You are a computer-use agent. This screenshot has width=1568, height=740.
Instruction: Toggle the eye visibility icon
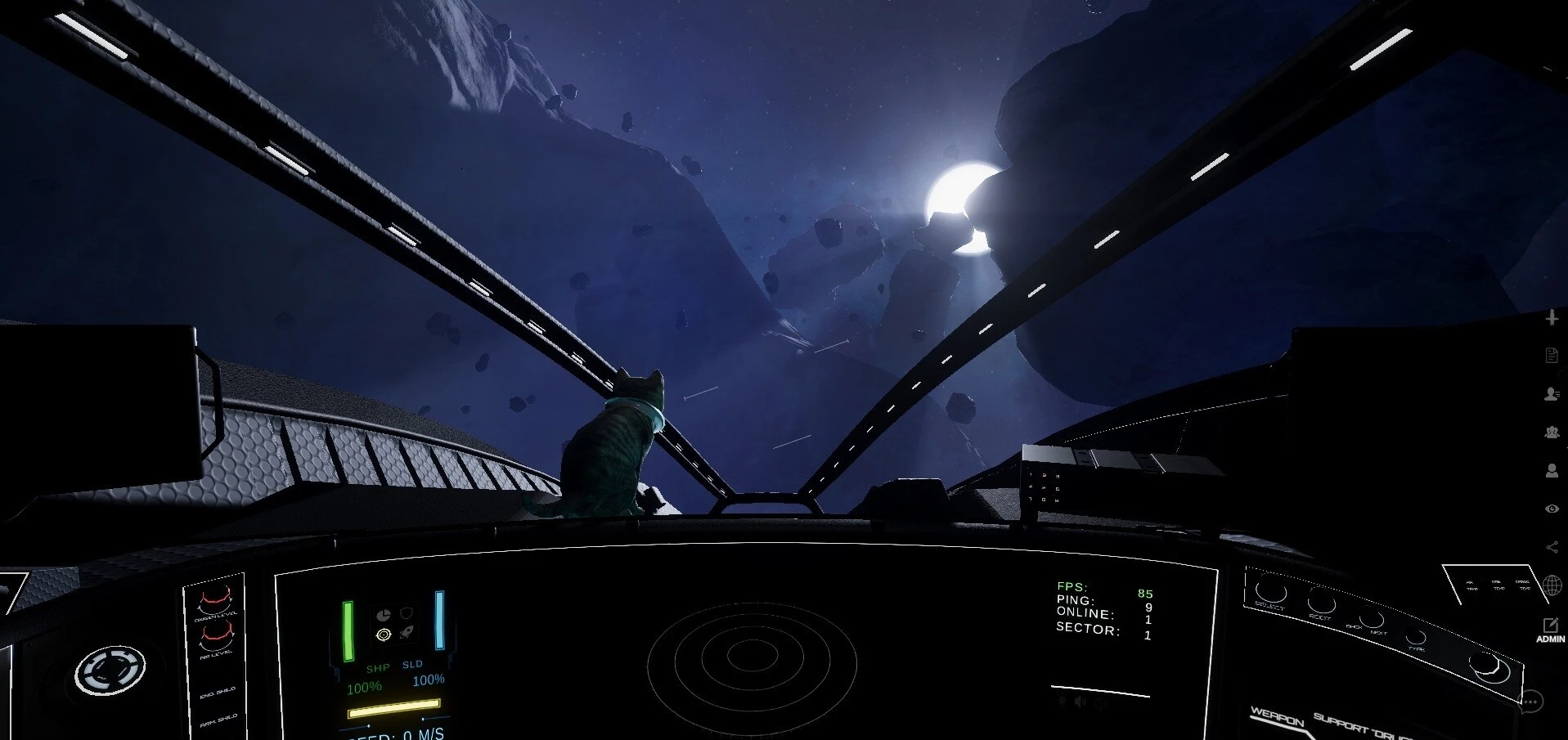coord(1552,509)
